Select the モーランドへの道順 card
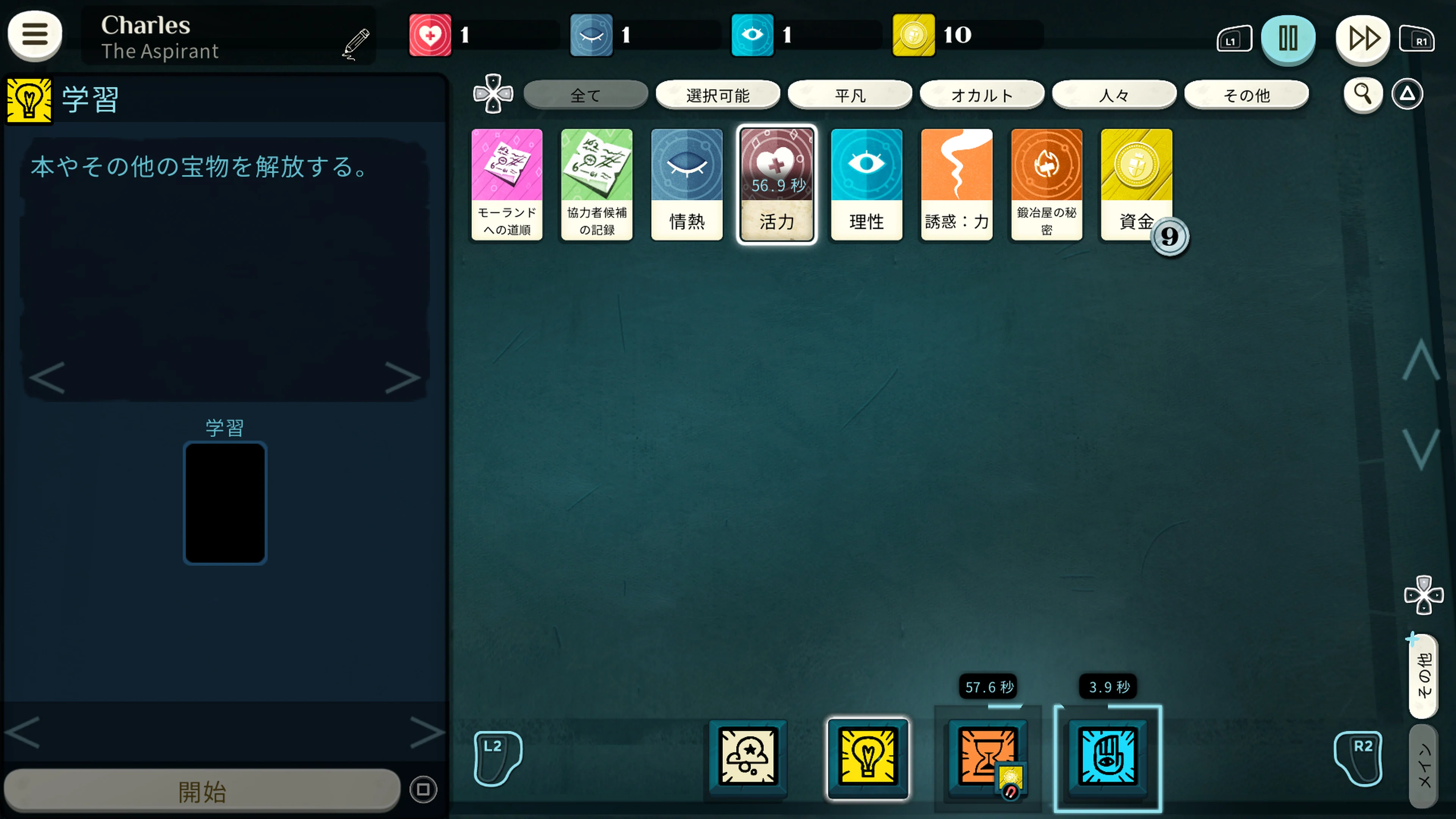The height and width of the screenshot is (819, 1456). click(507, 184)
